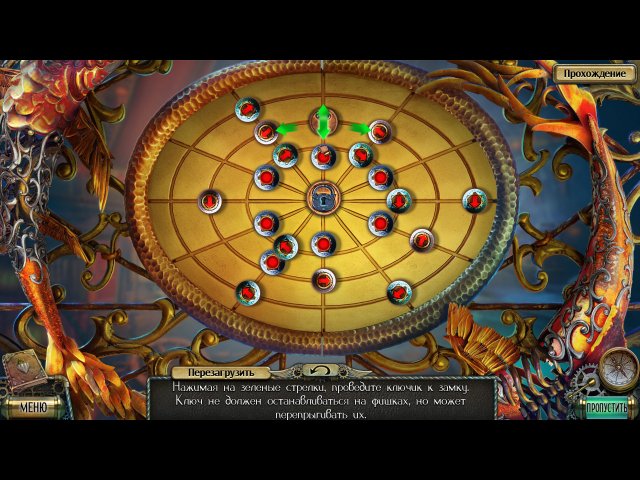The image size is (640, 480).
Task: Click the green left arrow
Action: pyautogui.click(x=287, y=128)
